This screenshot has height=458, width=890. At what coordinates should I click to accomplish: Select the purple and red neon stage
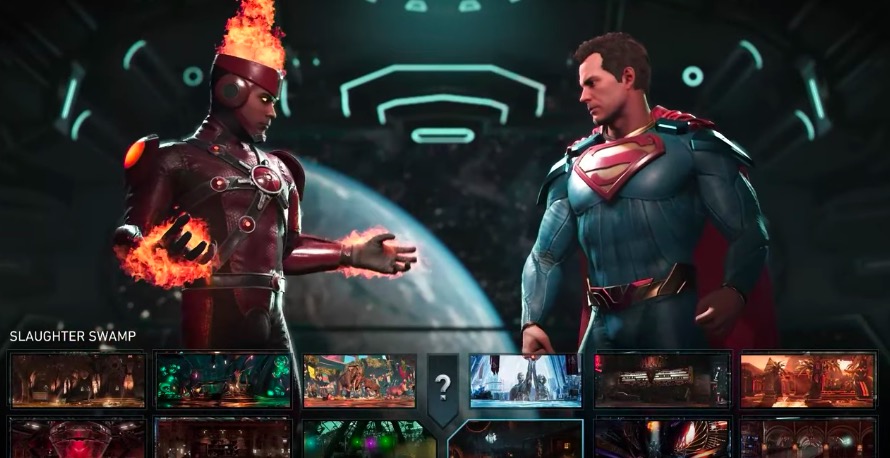point(661,440)
